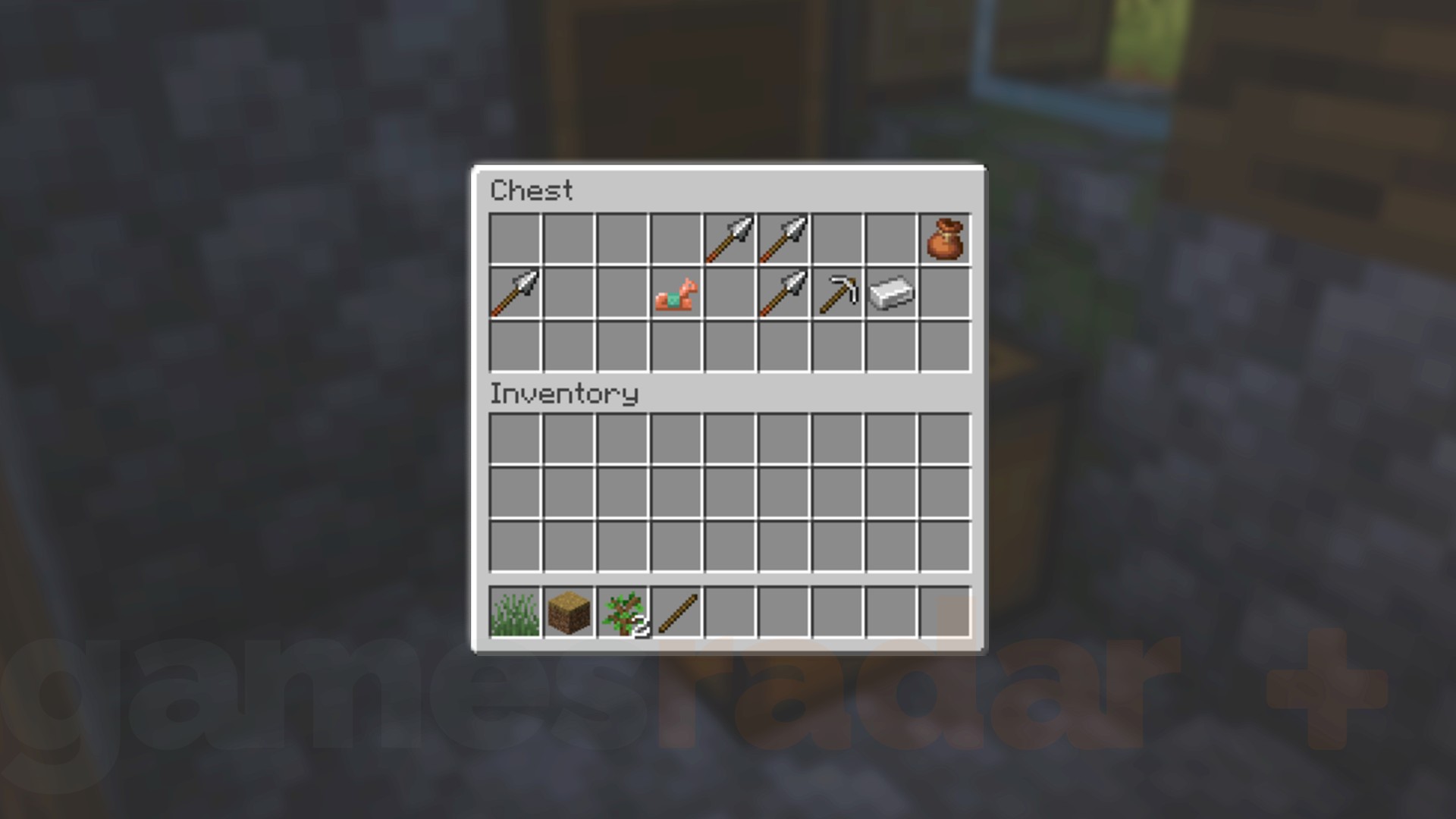This screenshot has height=819, width=1456.
Task: Pick up the azalea sapling stack of two
Action: click(622, 612)
